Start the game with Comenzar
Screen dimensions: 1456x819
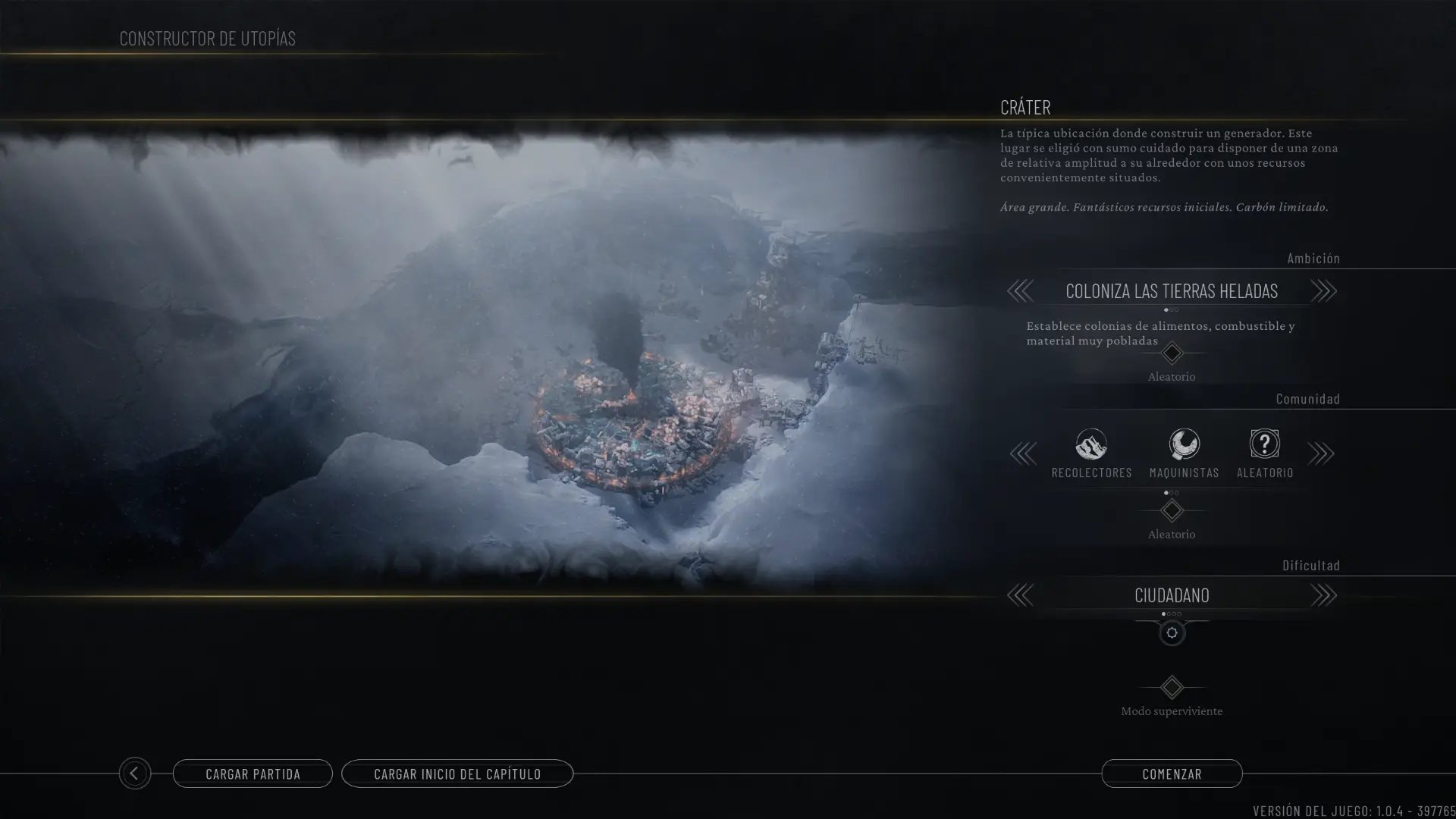pos(1172,773)
